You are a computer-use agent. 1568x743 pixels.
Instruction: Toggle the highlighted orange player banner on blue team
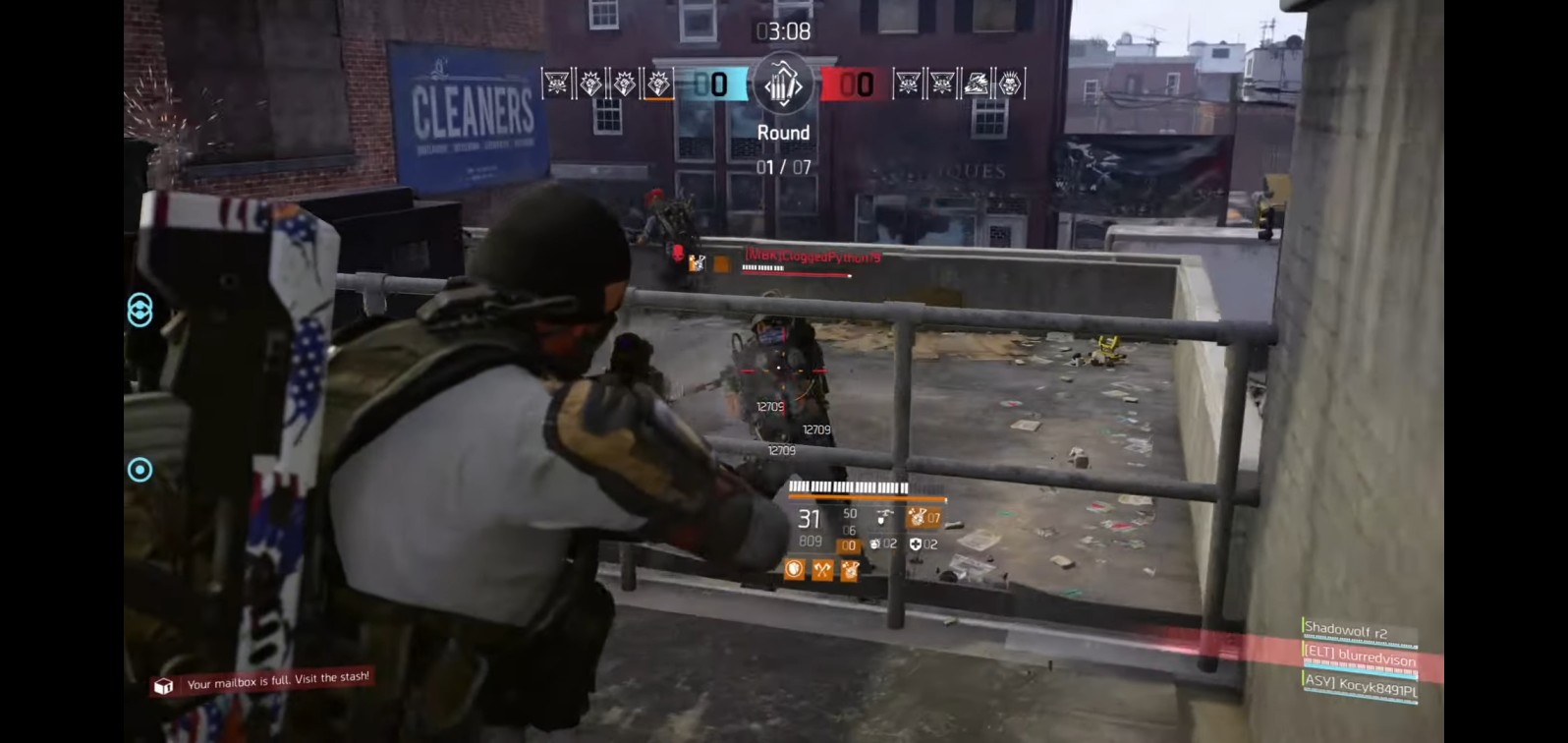pyautogui.click(x=658, y=86)
